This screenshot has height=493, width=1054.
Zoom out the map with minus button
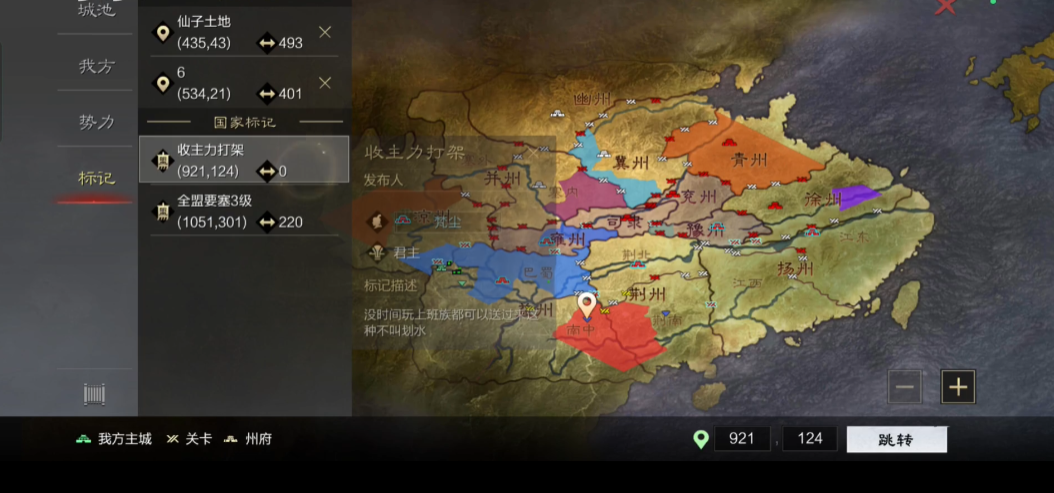pyautogui.click(x=904, y=387)
